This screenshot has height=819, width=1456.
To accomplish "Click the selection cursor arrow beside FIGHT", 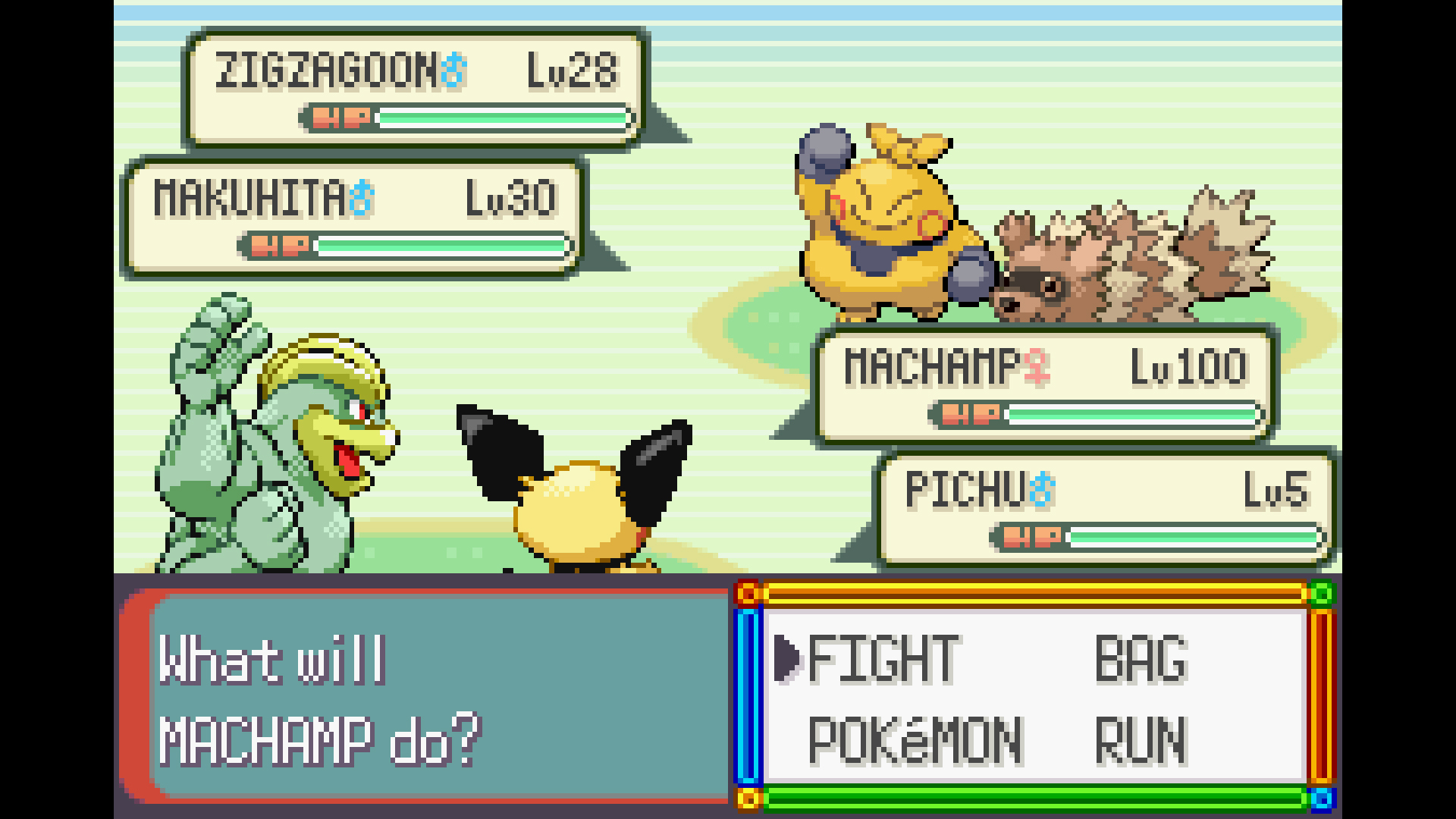I will 789,657.
